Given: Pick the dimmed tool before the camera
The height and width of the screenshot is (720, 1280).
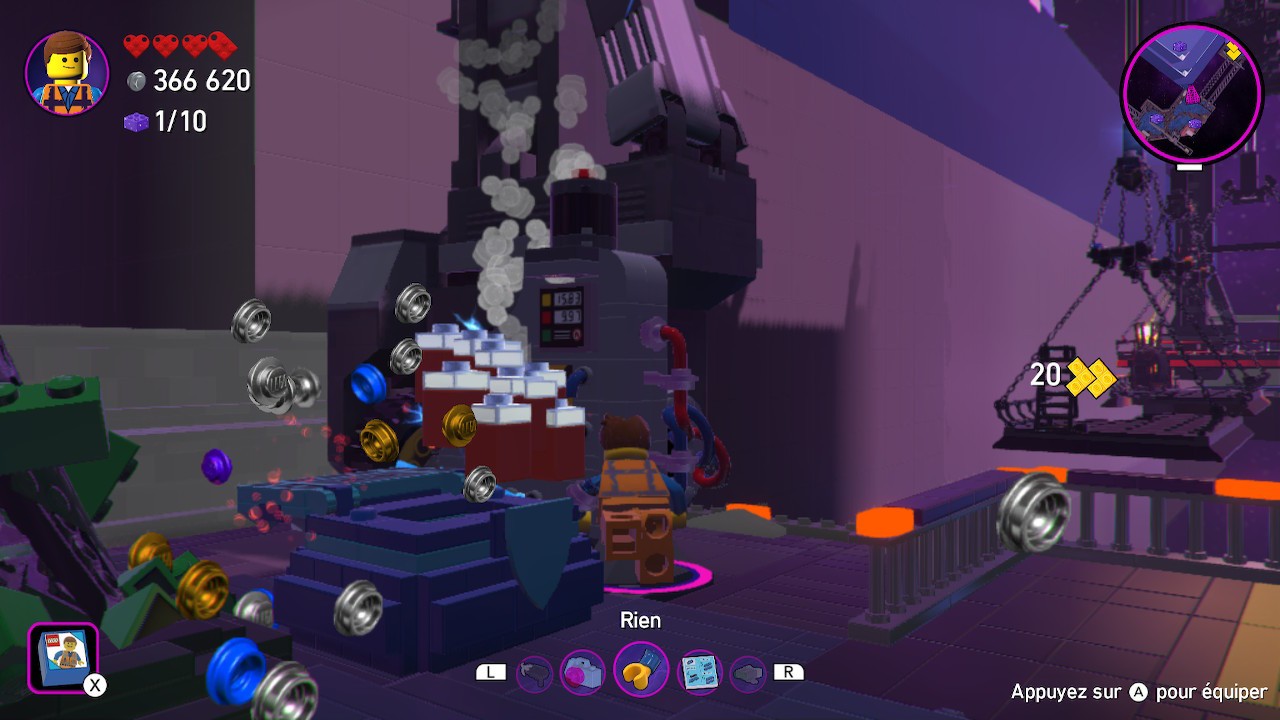Looking at the screenshot, I should click(535, 673).
